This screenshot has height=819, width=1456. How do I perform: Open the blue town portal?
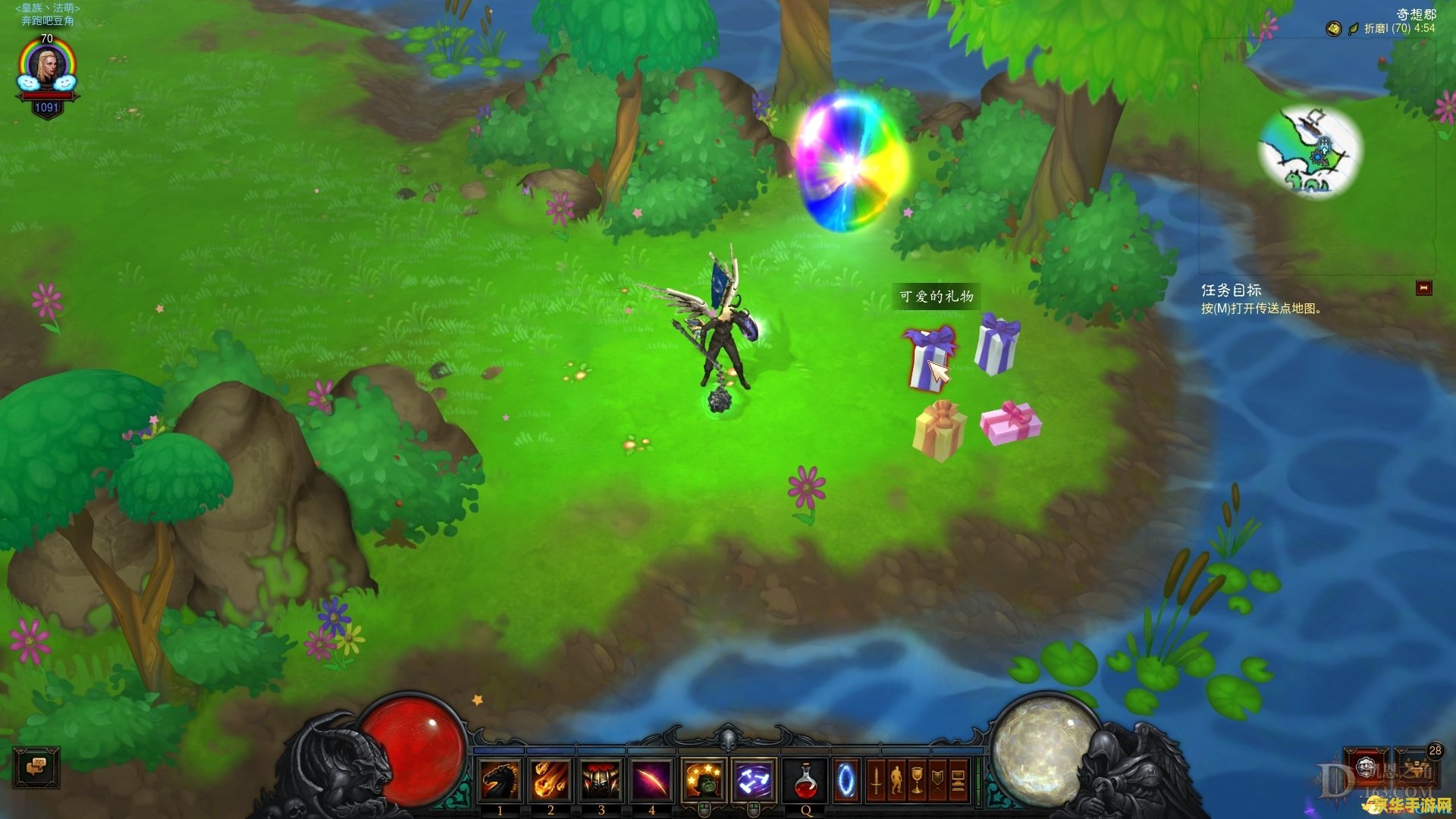846,780
